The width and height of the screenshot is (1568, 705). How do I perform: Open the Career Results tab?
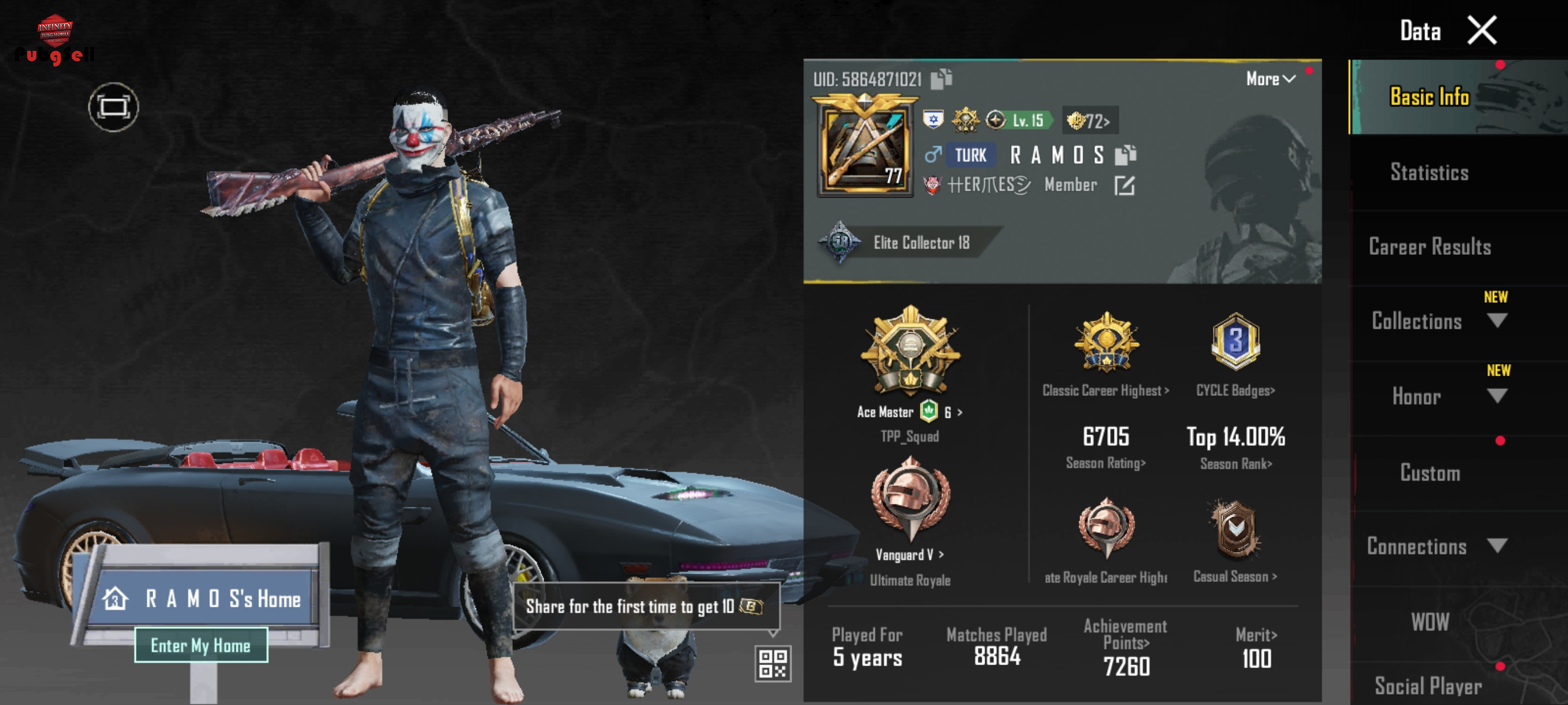[1429, 247]
